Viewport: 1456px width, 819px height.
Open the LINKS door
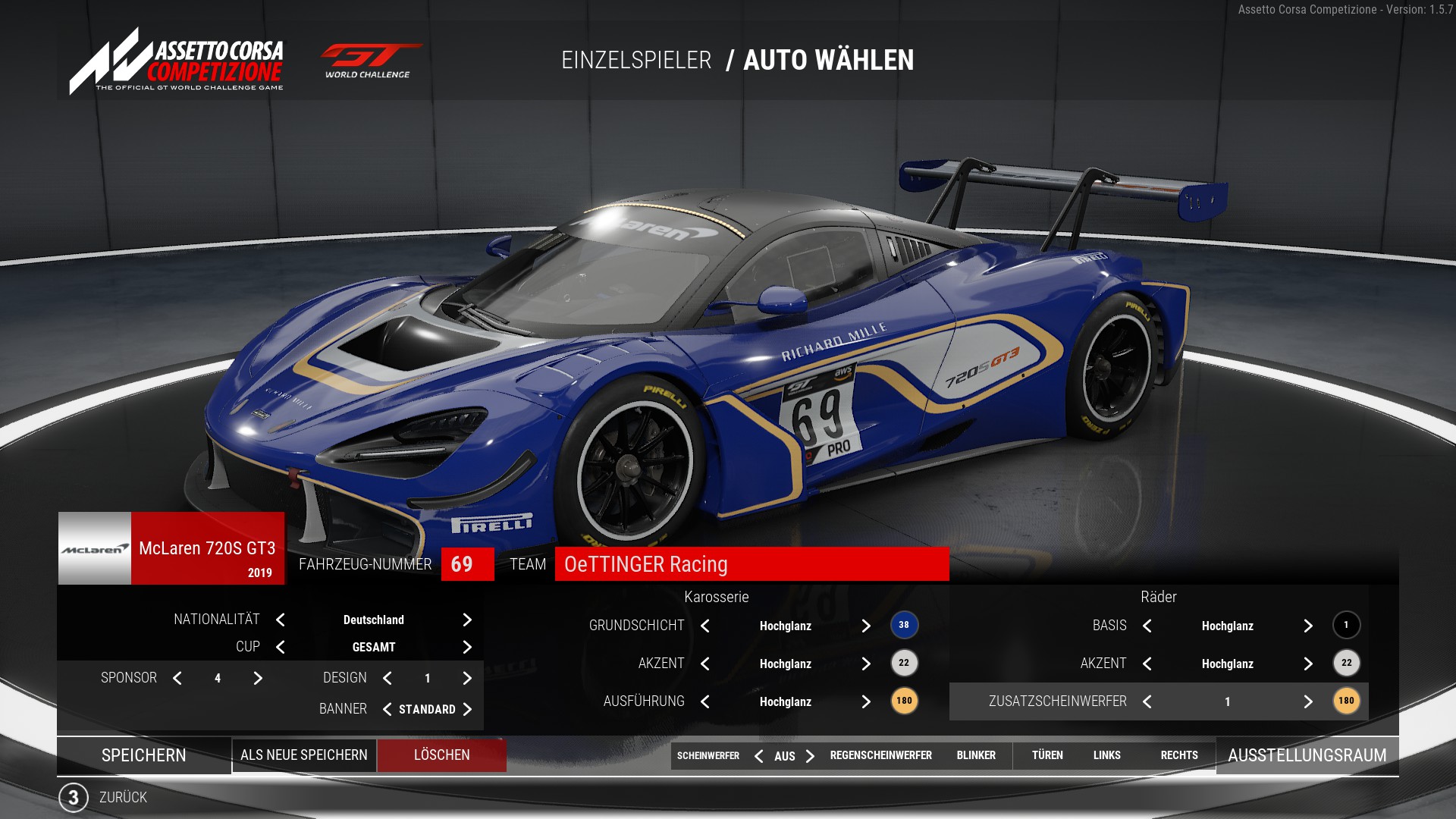click(1106, 755)
